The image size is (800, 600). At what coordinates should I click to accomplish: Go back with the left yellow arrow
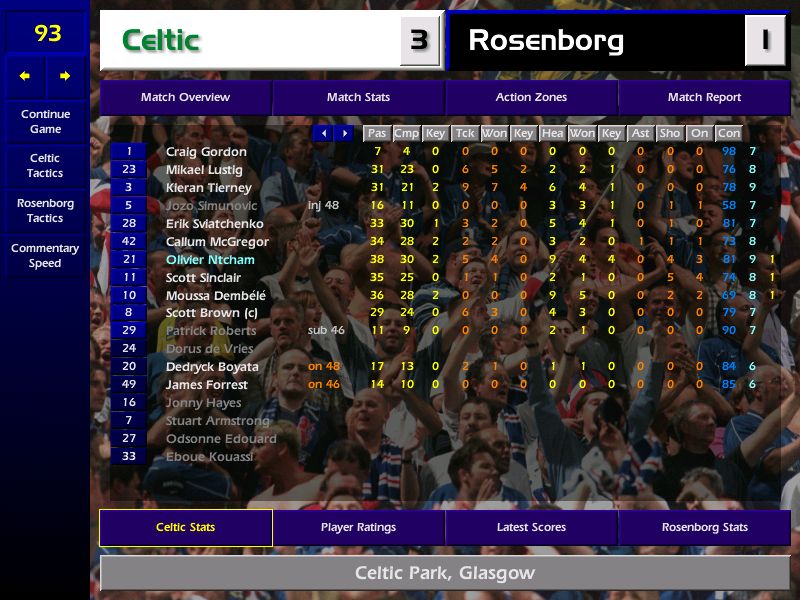[25, 76]
